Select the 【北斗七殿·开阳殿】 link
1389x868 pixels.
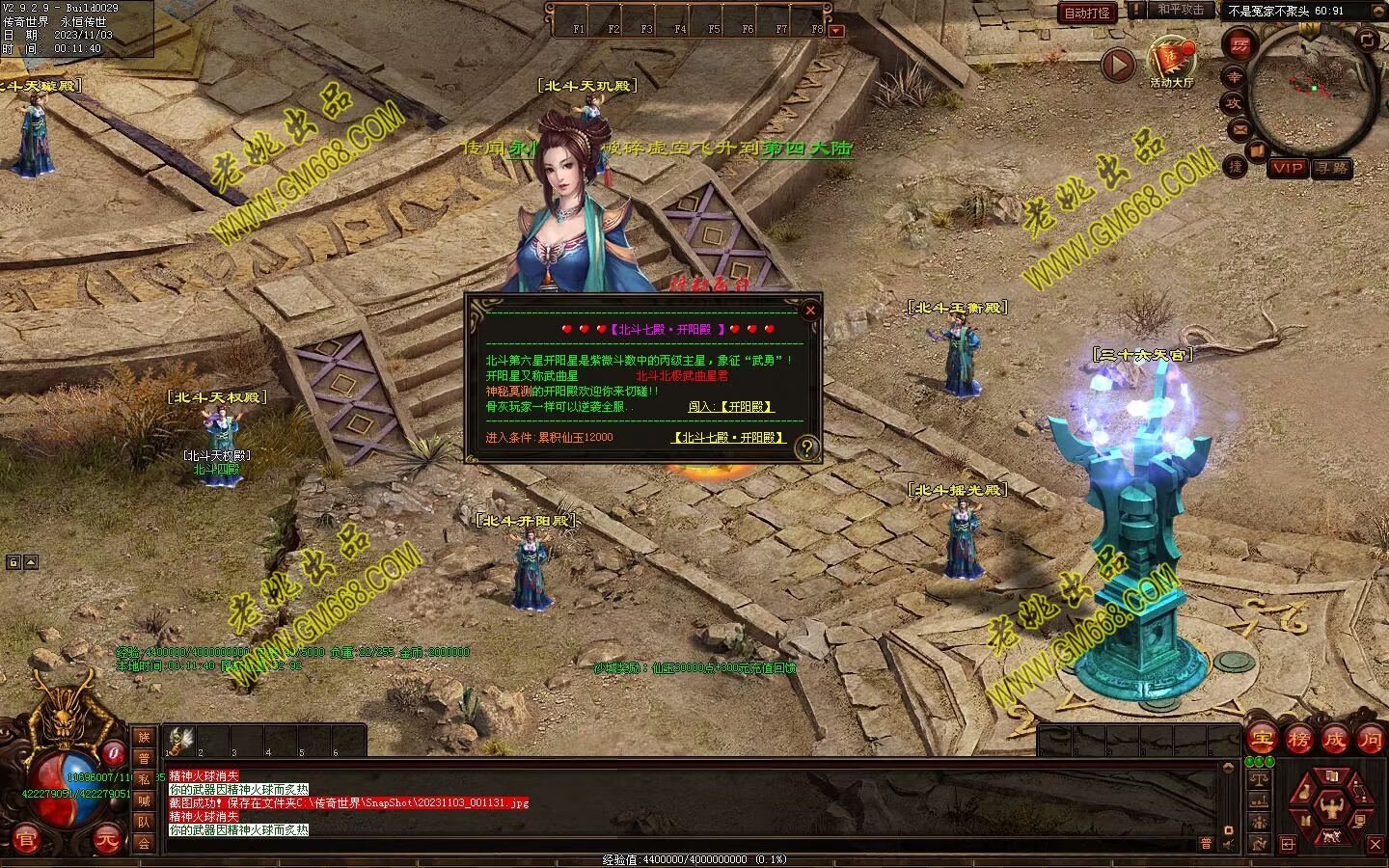pyautogui.click(x=728, y=438)
